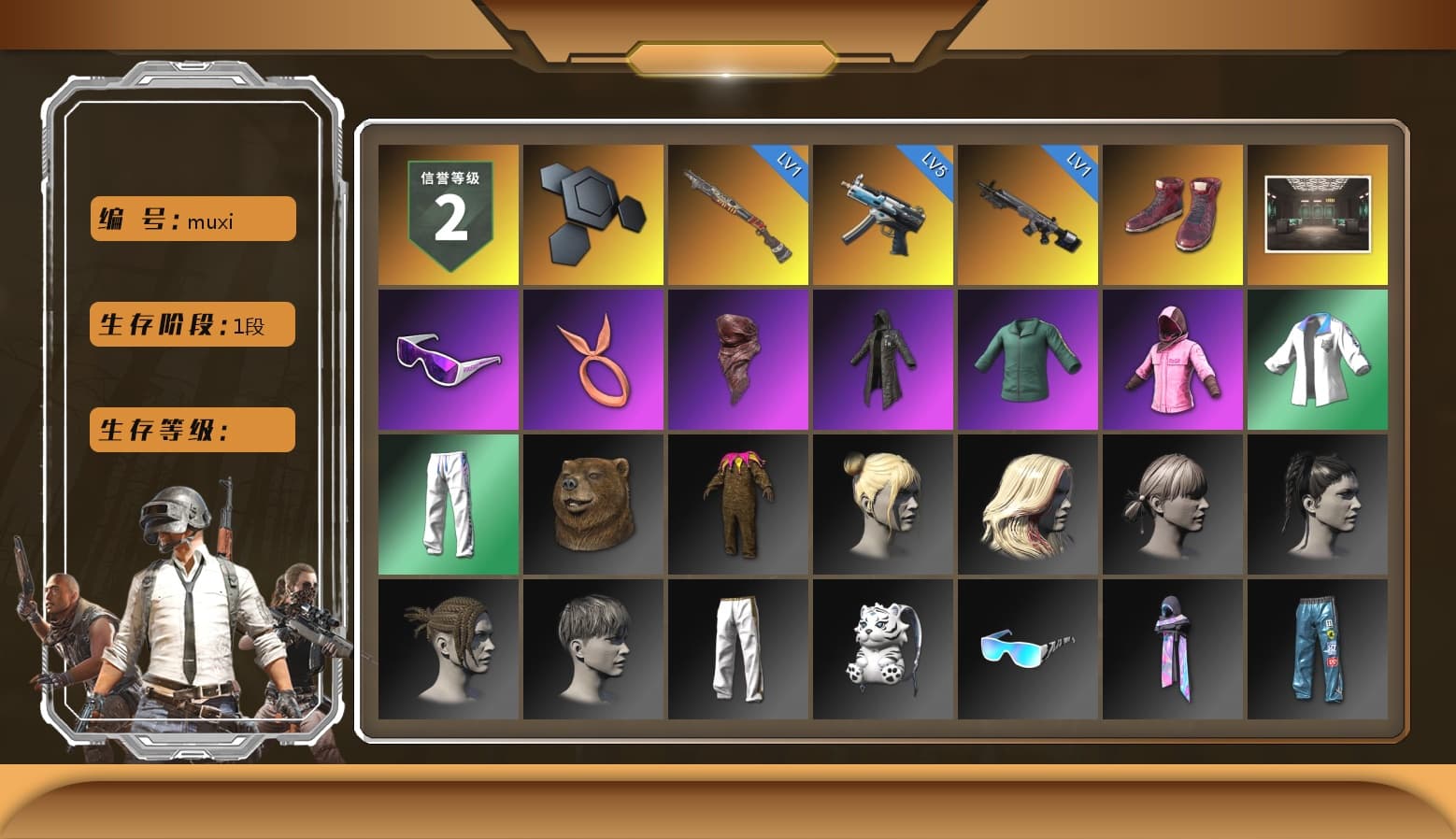The width and height of the screenshot is (1456, 839).
Task: Select the blue-lens visor sunglasses
Action: (1028, 649)
